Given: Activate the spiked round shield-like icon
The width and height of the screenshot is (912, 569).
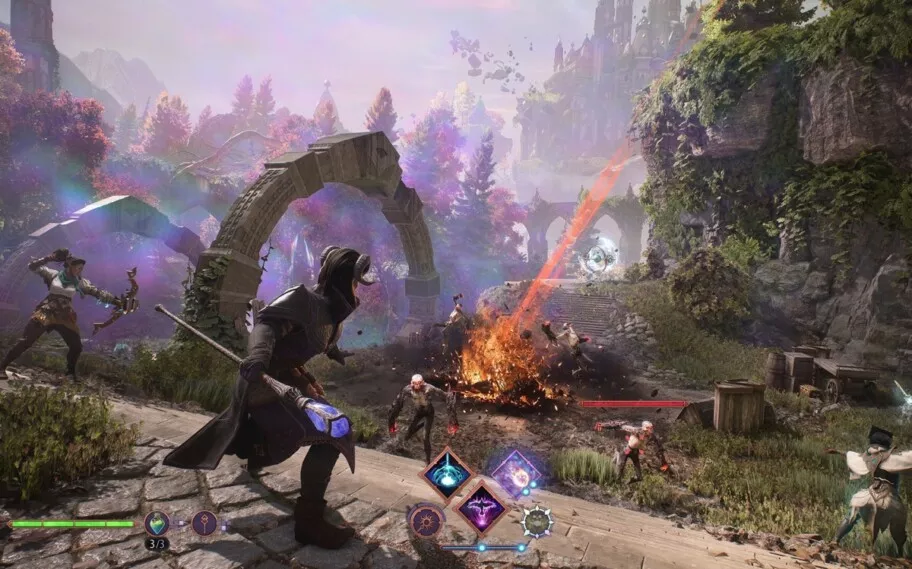Looking at the screenshot, I should pos(538,521).
